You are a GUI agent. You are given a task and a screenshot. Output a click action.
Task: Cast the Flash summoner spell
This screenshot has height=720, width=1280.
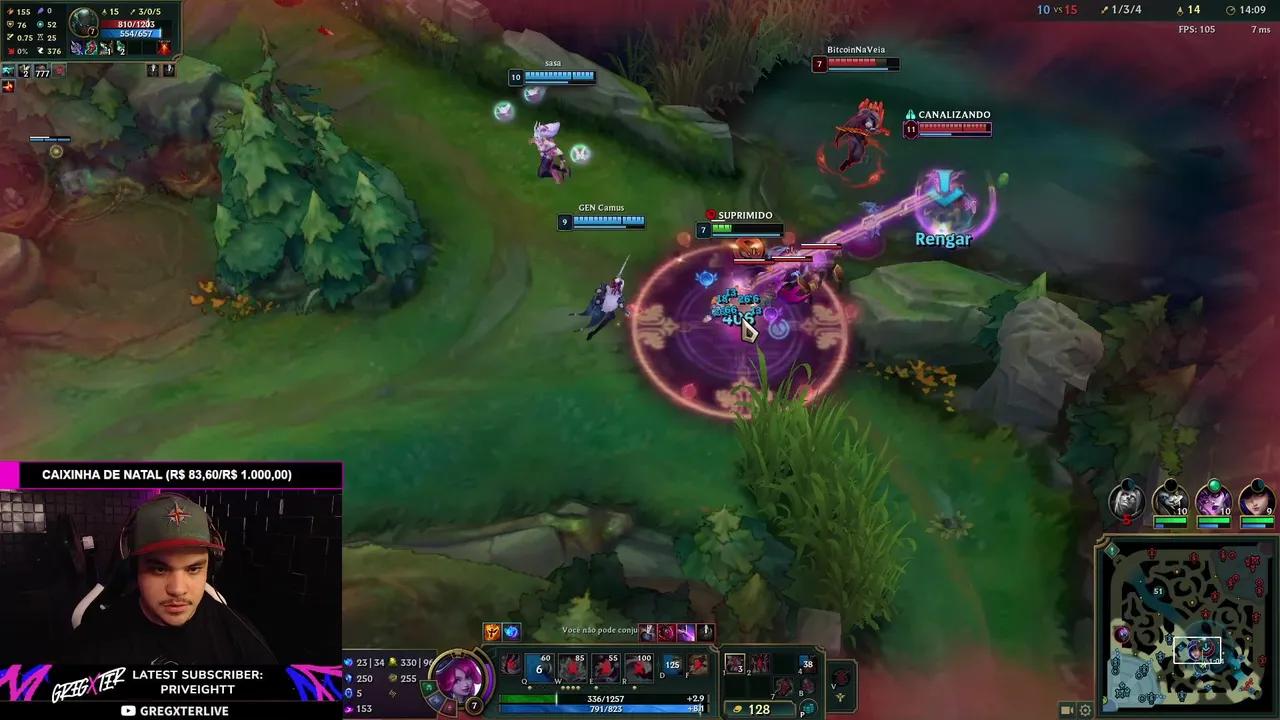(x=672, y=668)
